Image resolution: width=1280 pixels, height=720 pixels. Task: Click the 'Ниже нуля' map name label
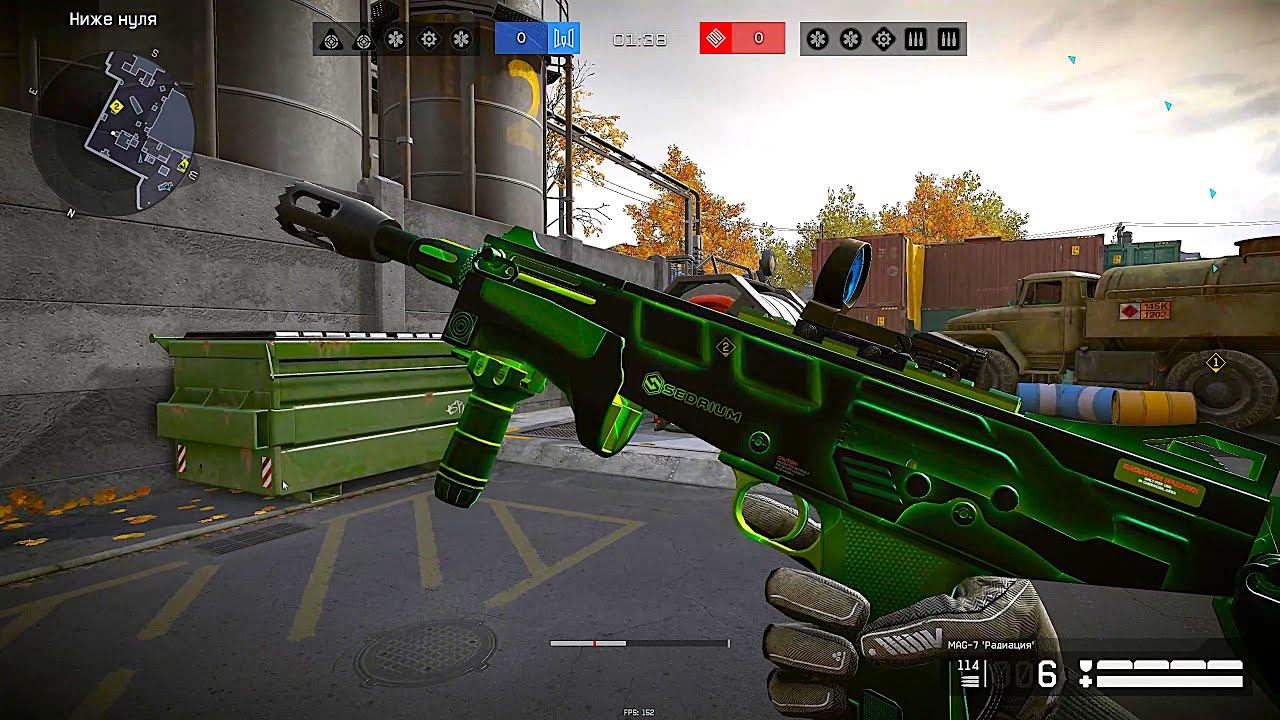[113, 19]
